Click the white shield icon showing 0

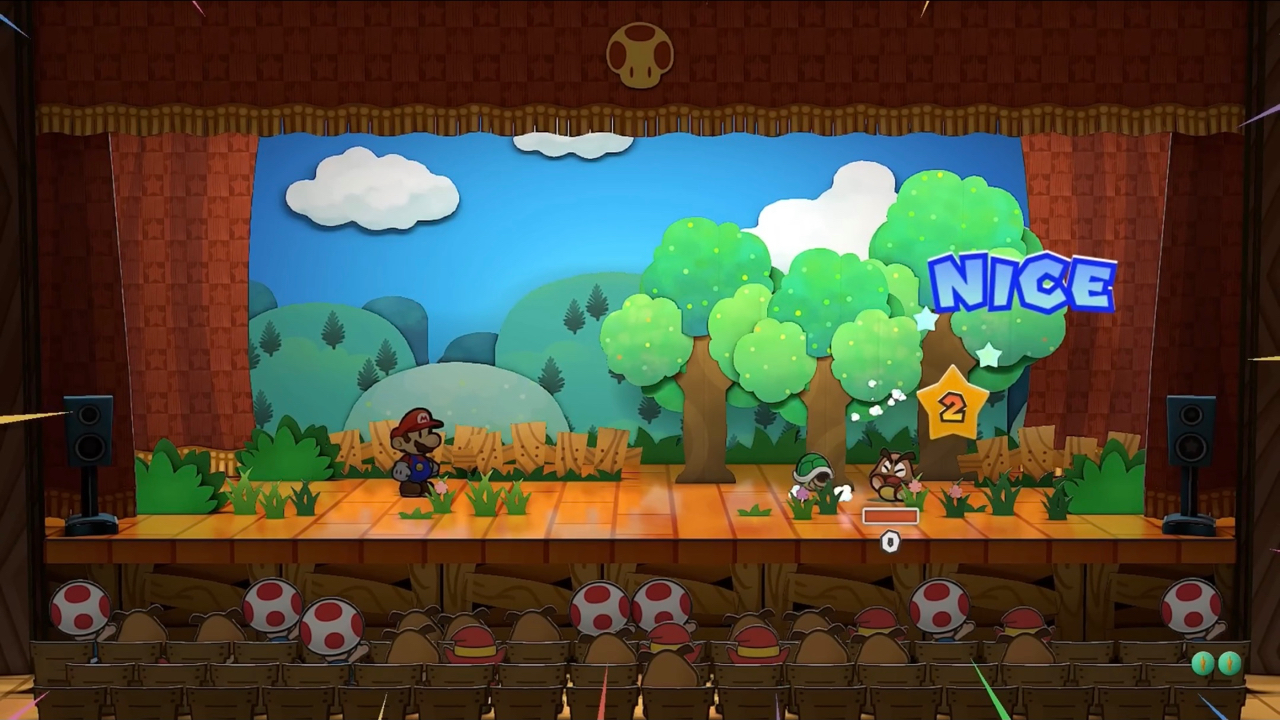889,542
